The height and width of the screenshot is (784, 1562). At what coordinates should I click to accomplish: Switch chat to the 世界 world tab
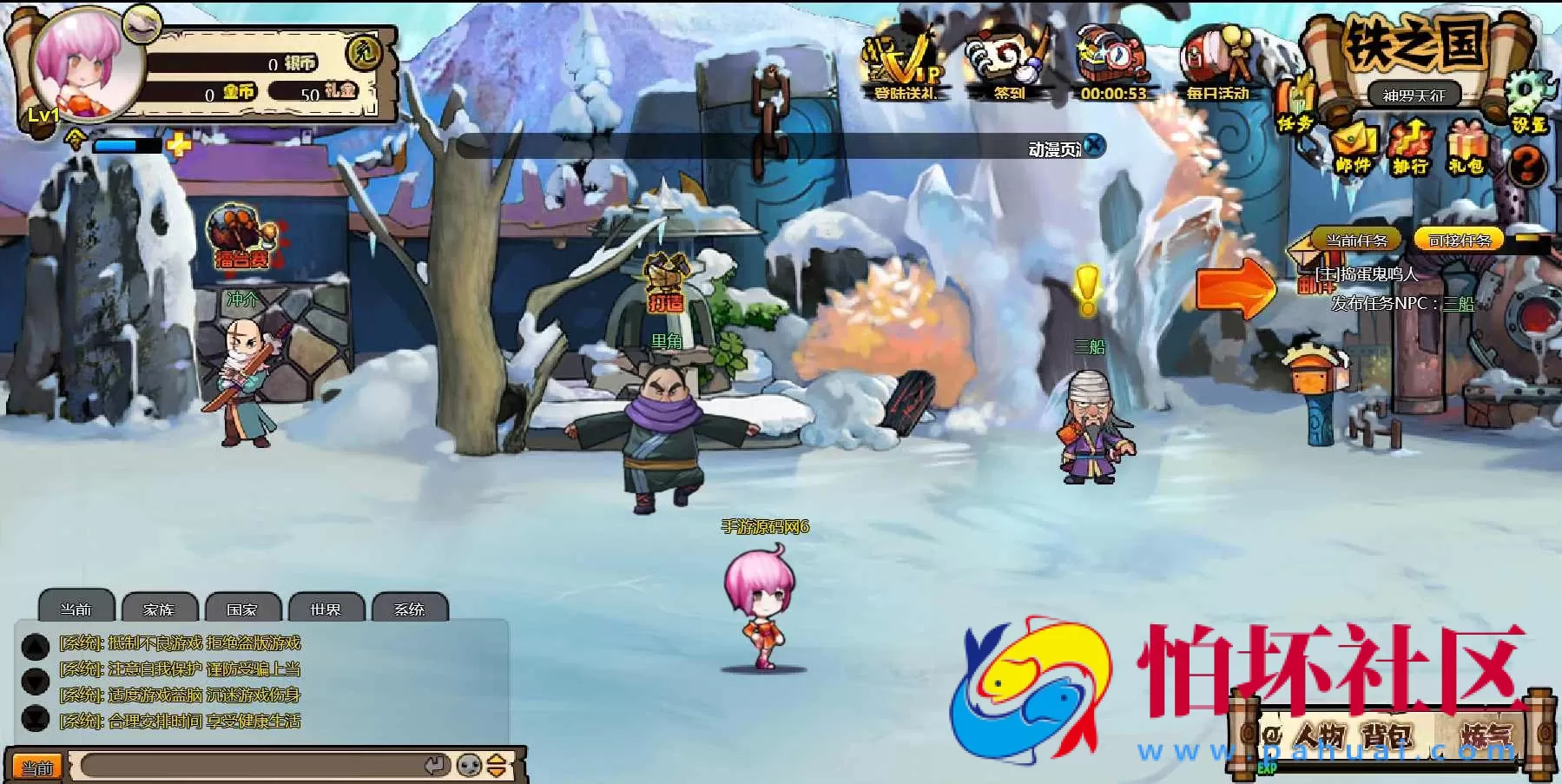(326, 609)
